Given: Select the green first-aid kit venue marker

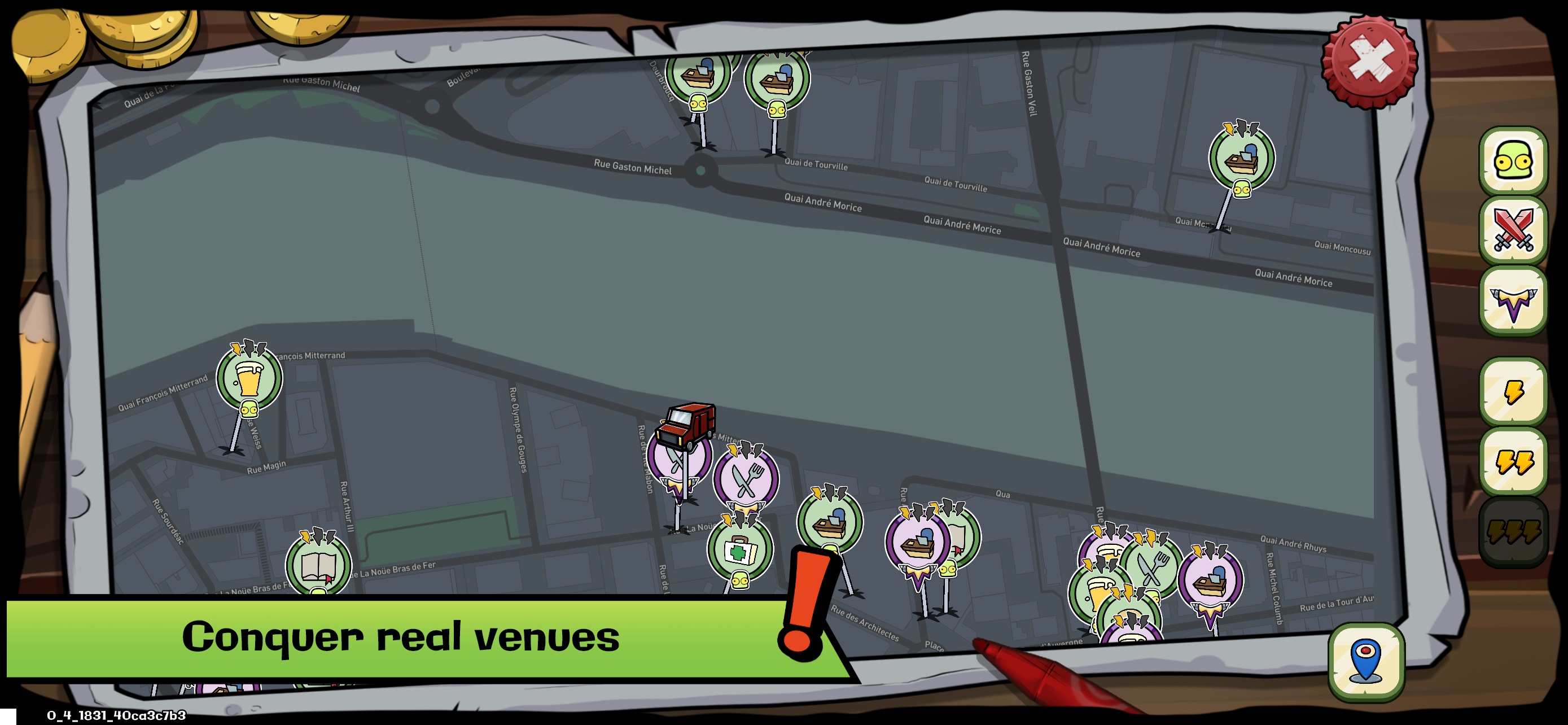Looking at the screenshot, I should coord(739,549).
